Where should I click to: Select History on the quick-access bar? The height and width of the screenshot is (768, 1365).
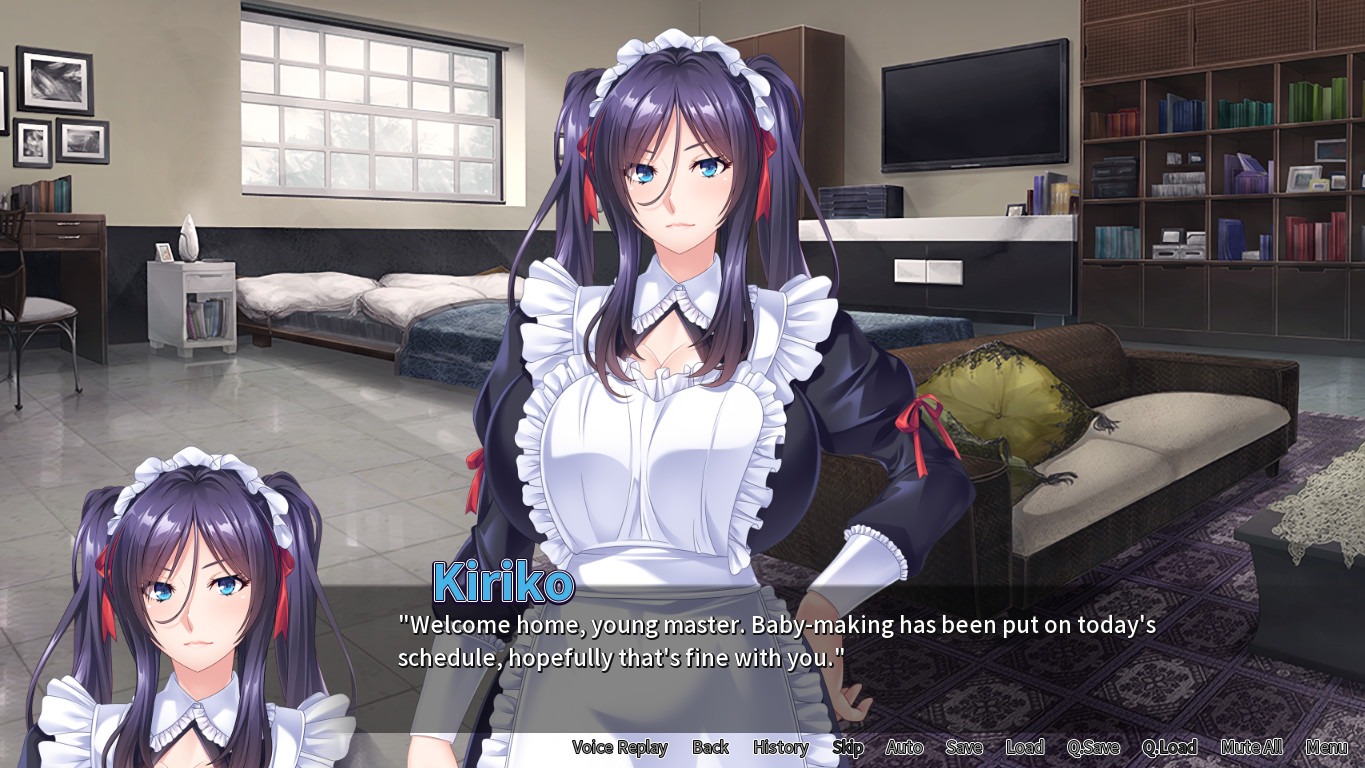[x=780, y=747]
